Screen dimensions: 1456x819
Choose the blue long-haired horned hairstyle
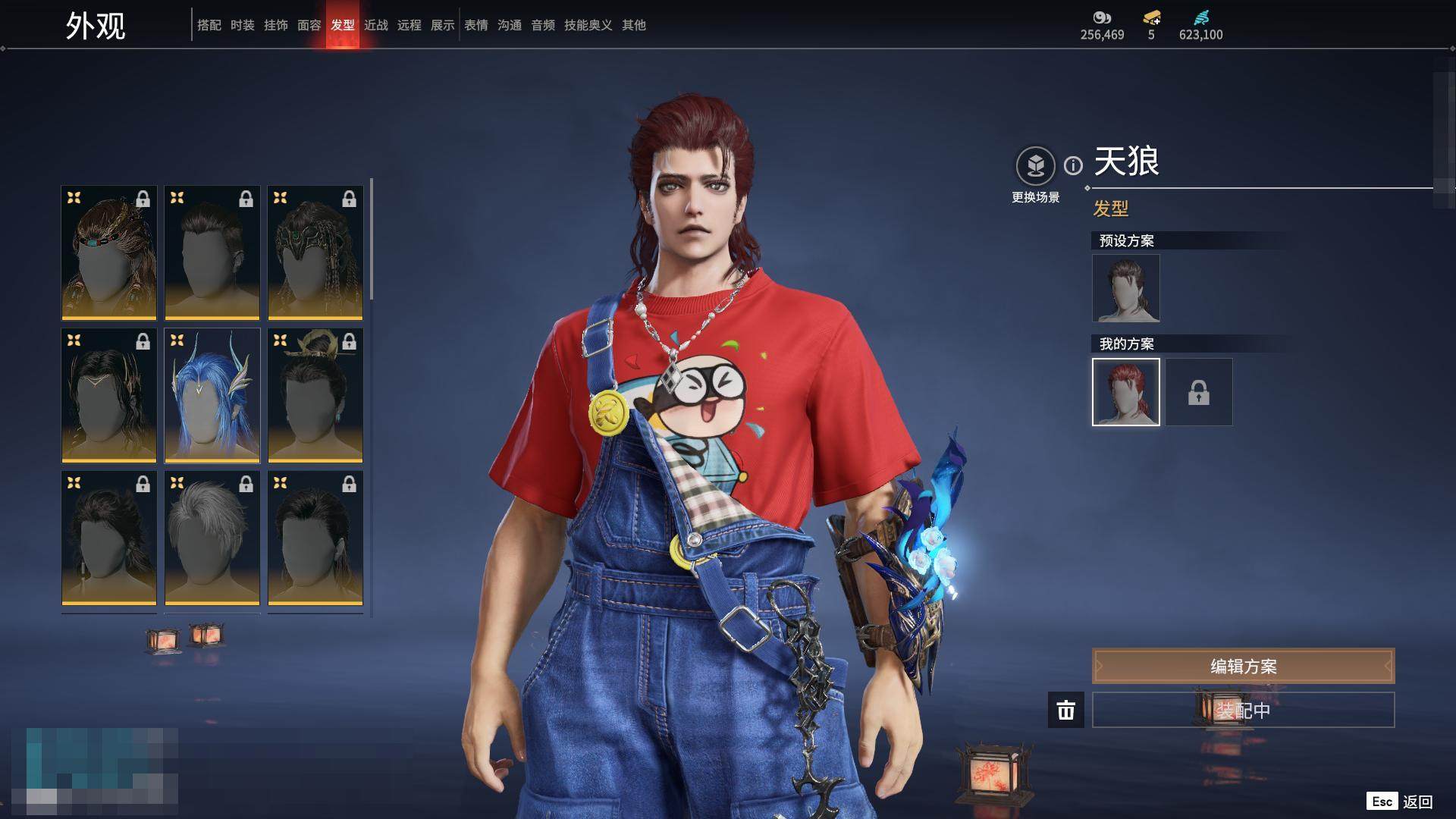(x=212, y=395)
